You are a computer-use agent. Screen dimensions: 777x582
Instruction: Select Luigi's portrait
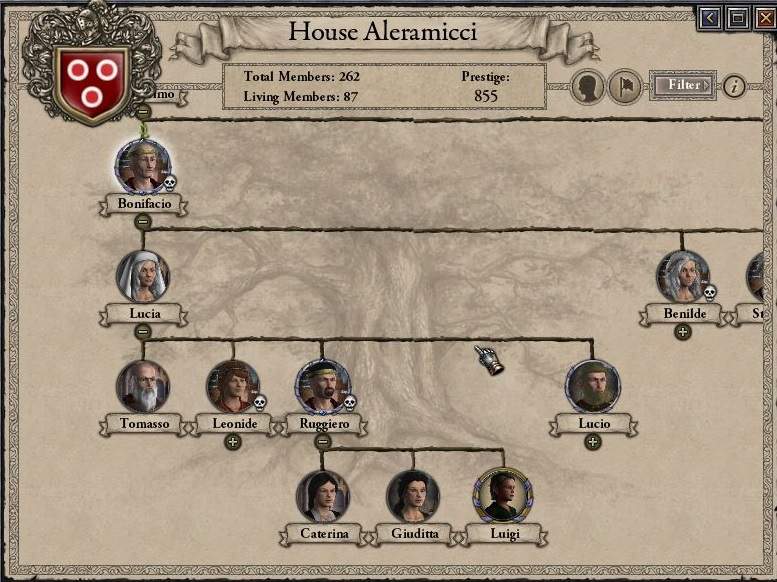502,496
